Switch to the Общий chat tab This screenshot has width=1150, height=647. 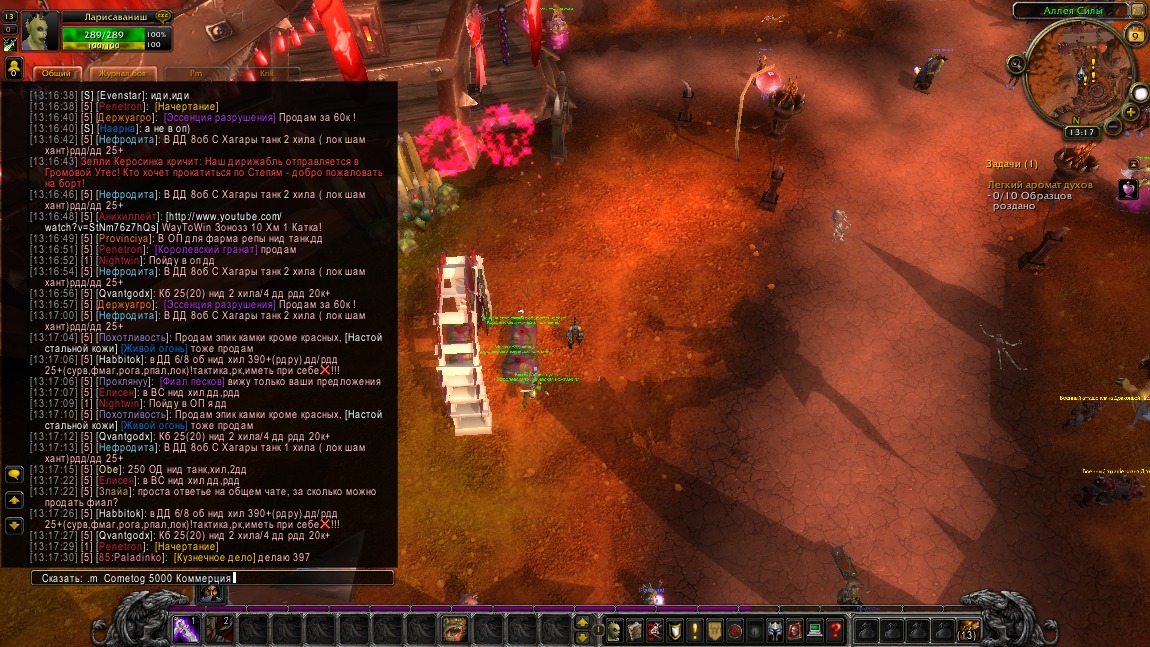coord(57,73)
